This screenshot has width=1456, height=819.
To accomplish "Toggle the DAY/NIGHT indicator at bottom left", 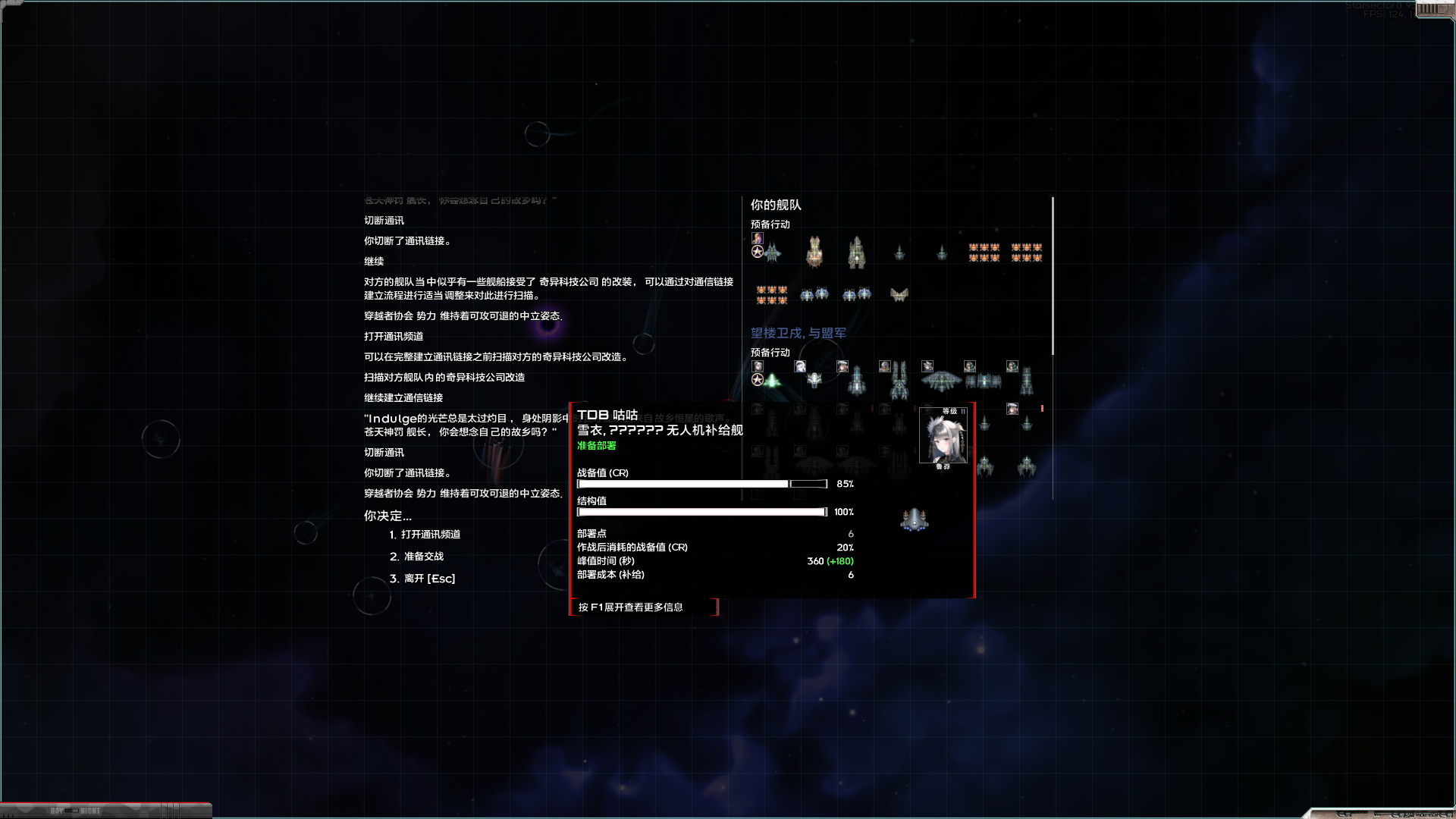I will click(72, 810).
